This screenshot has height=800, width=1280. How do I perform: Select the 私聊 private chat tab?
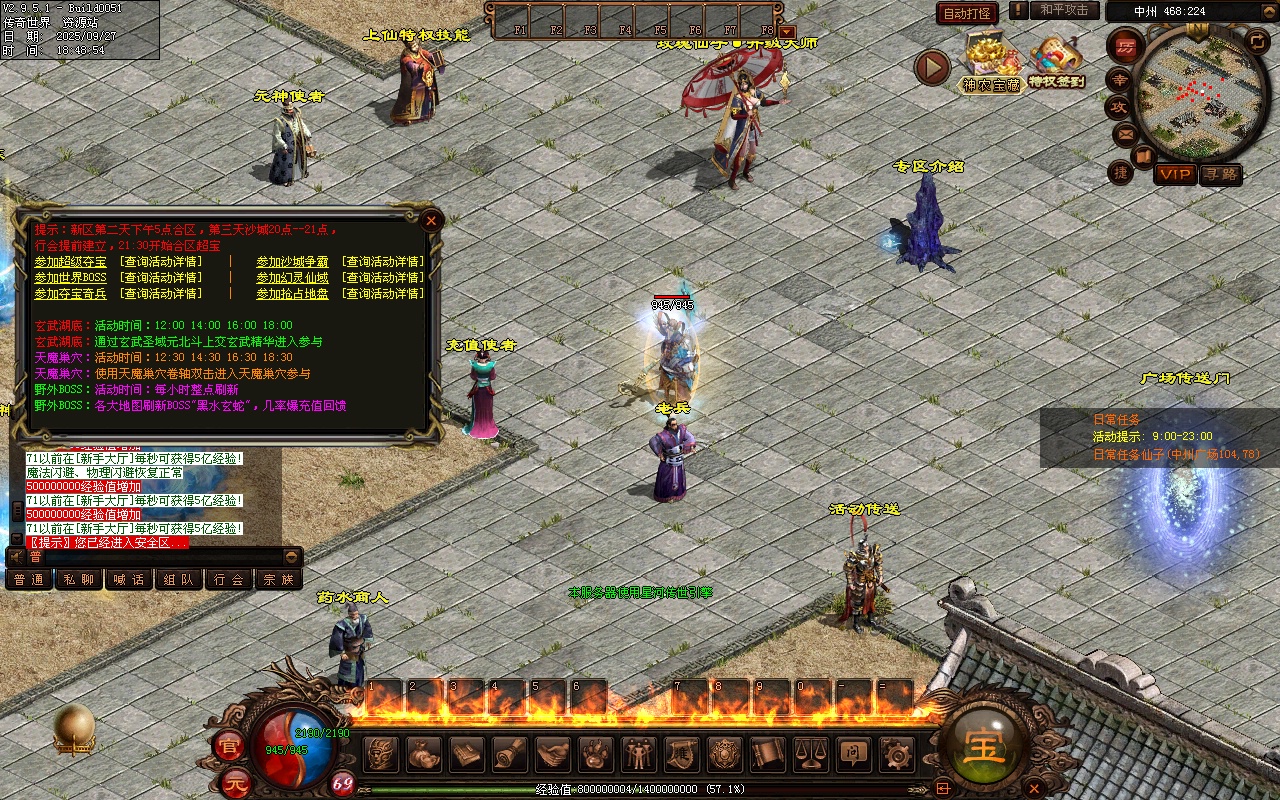point(79,579)
